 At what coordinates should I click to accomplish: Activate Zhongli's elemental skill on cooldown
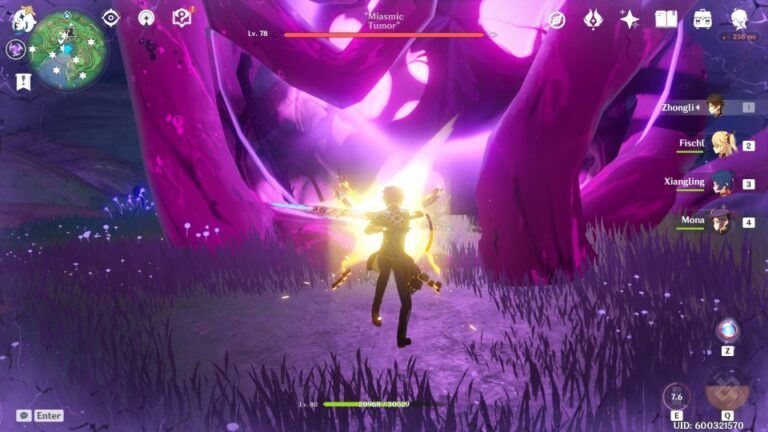tap(677, 396)
